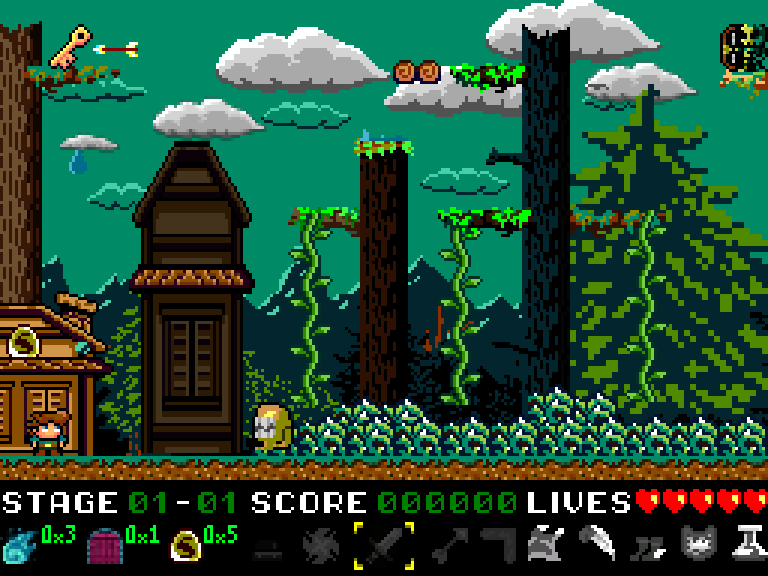The width and height of the screenshot is (768, 576).
Task: Click the gold coin counter icon
Action: [x=185, y=545]
